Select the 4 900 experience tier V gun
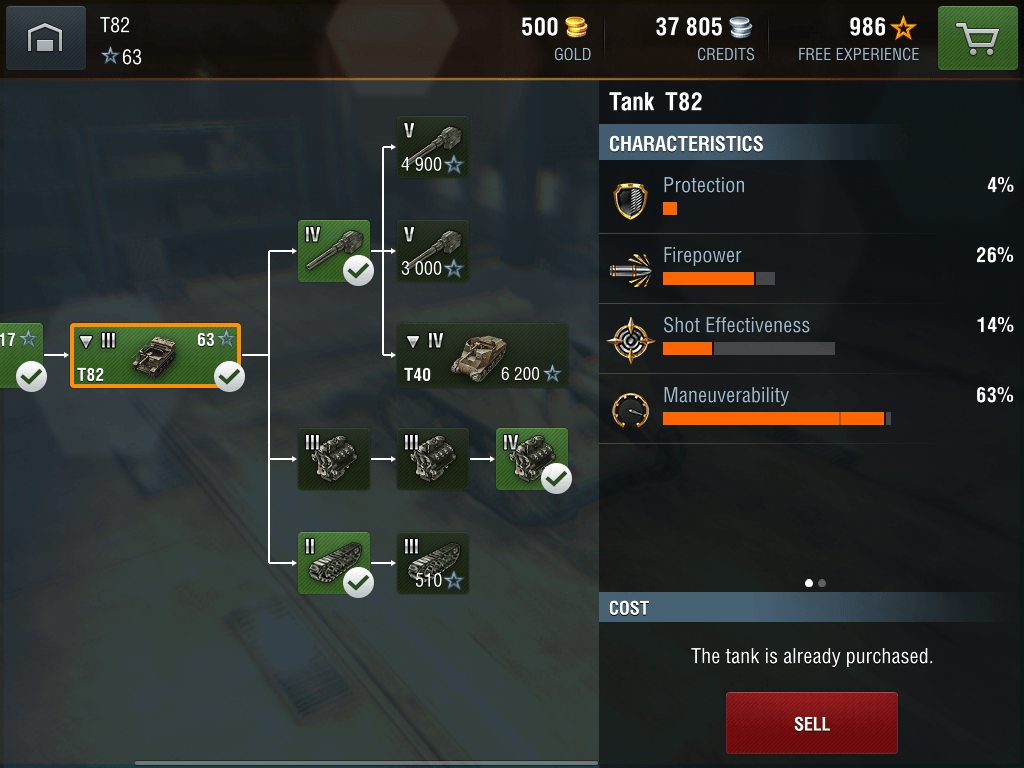This screenshot has width=1024, height=768. 433,148
